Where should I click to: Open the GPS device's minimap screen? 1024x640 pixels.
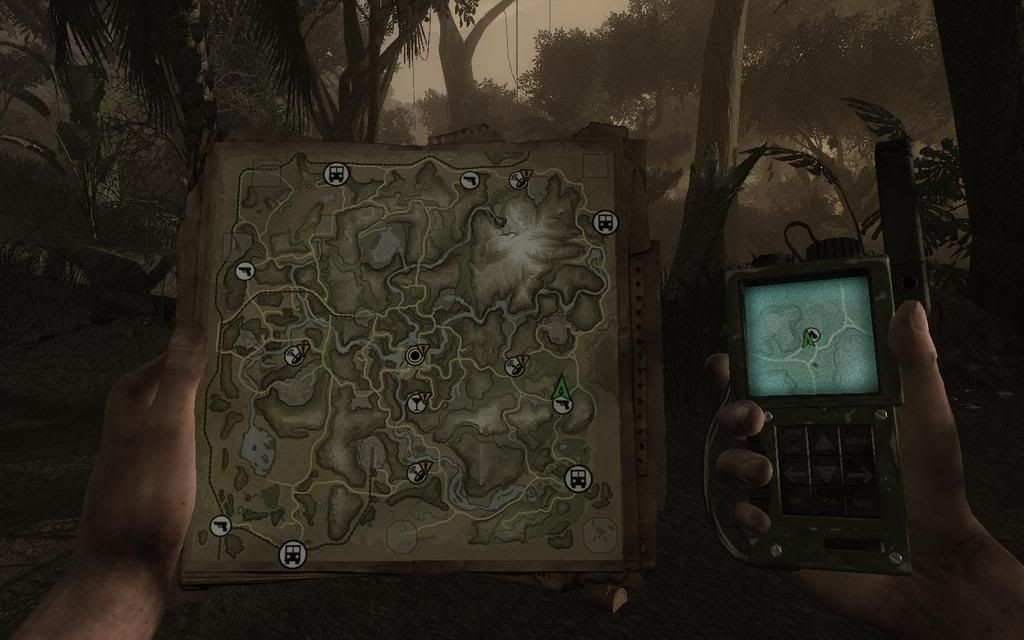pyautogui.click(x=809, y=335)
